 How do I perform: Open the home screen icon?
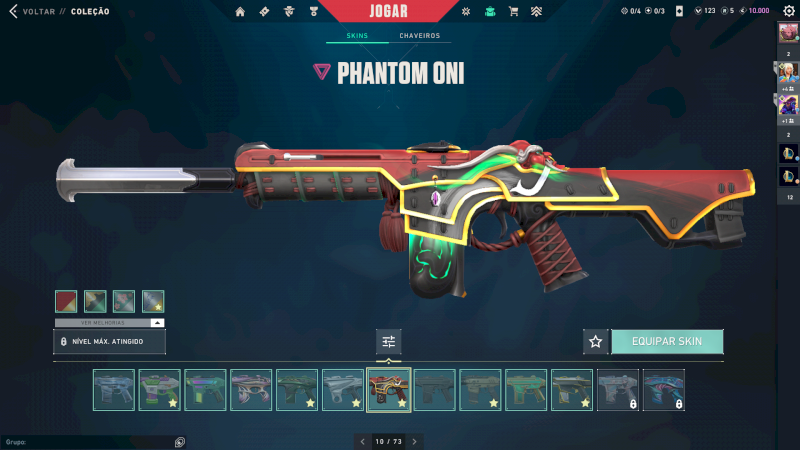coord(240,11)
